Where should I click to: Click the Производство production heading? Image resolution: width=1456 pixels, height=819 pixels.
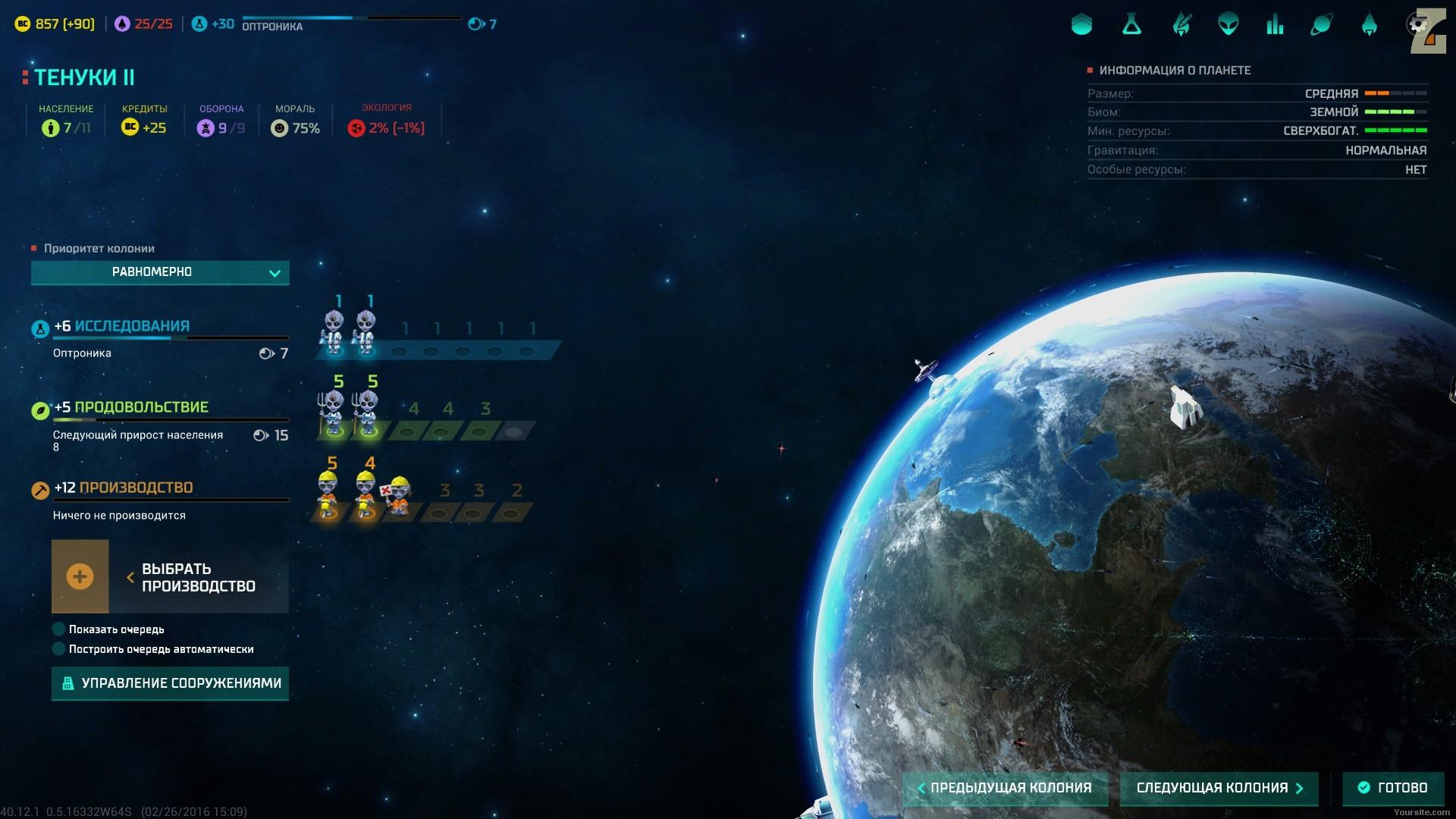pos(136,488)
